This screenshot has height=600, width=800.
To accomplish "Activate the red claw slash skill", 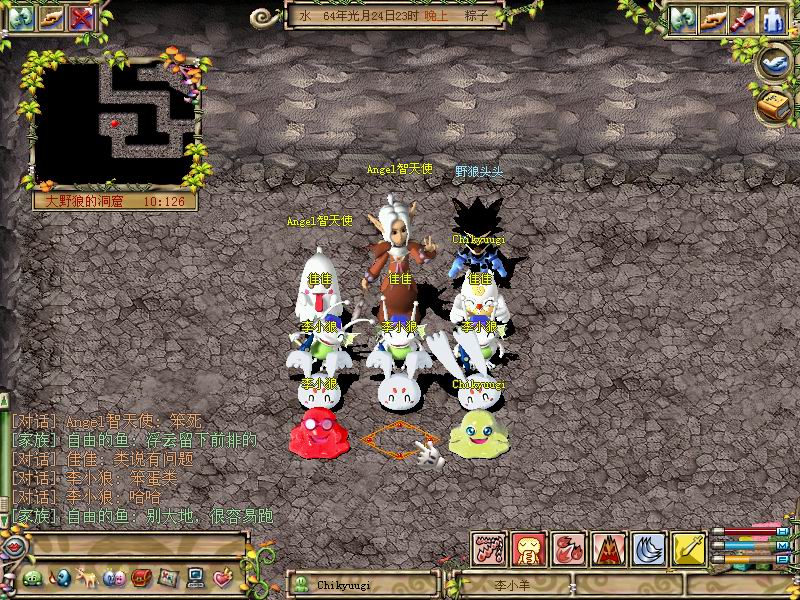I will [x=487, y=548].
